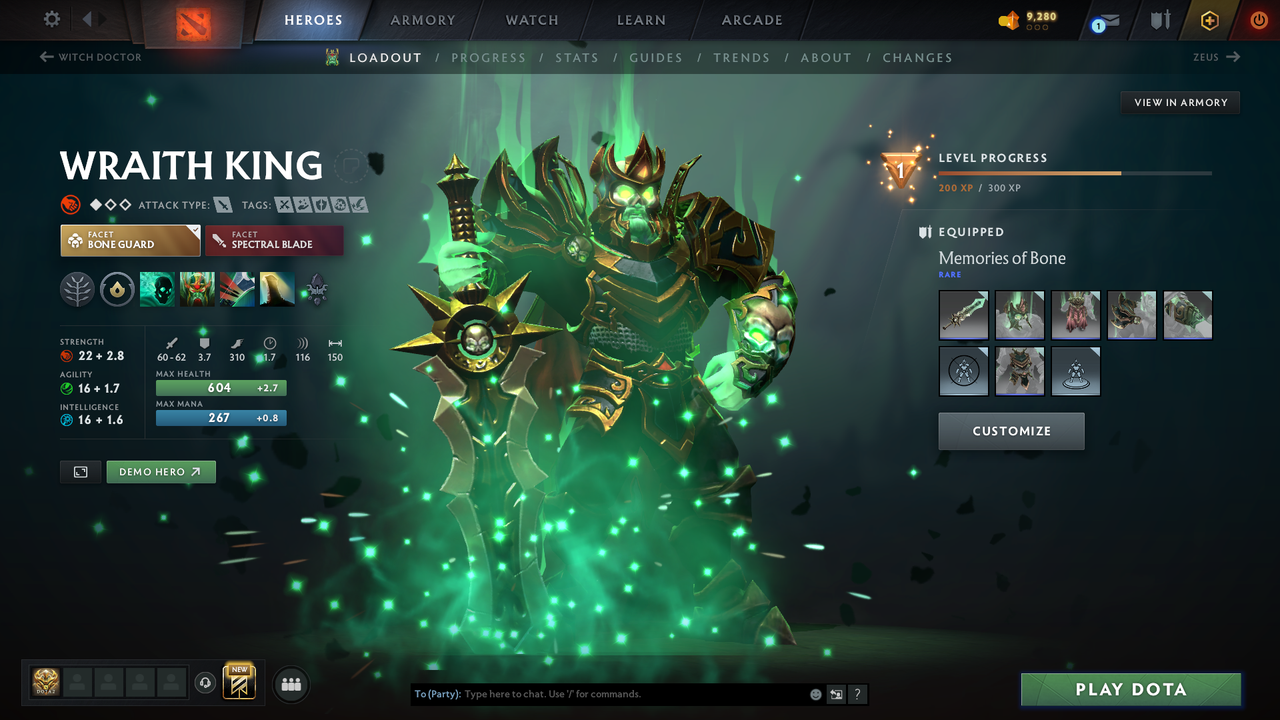The height and width of the screenshot is (720, 1280).
Task: Switch to the ARCADE tab
Action: click(751, 20)
